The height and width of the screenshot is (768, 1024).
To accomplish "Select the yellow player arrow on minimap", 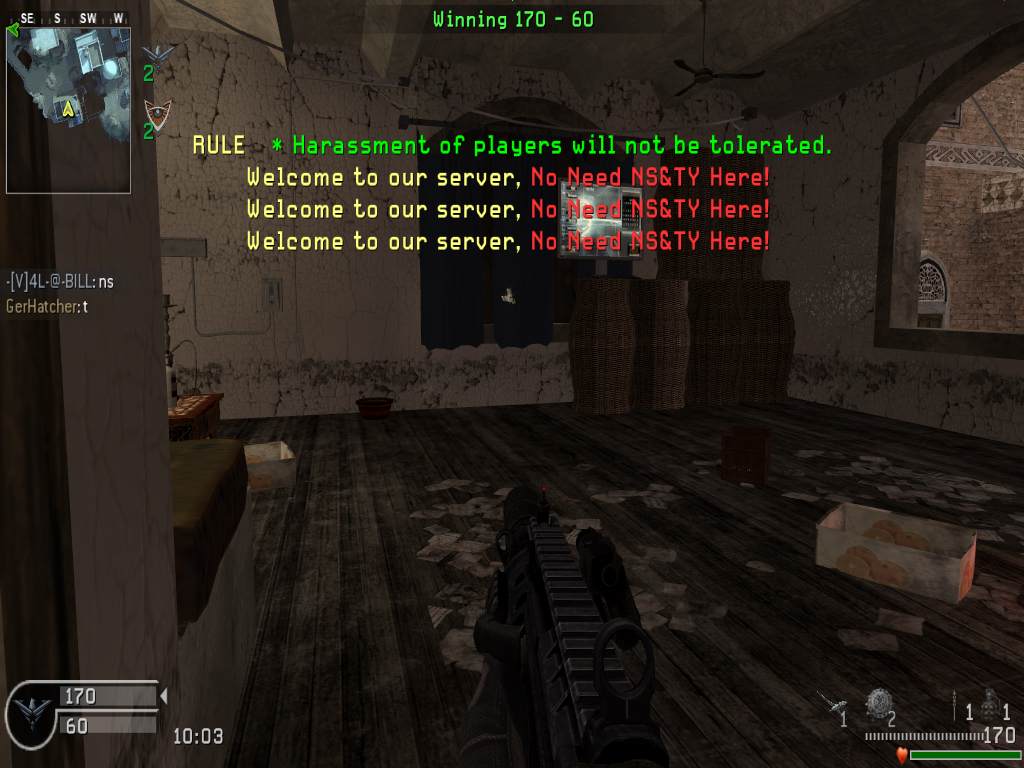I will pos(68,106).
